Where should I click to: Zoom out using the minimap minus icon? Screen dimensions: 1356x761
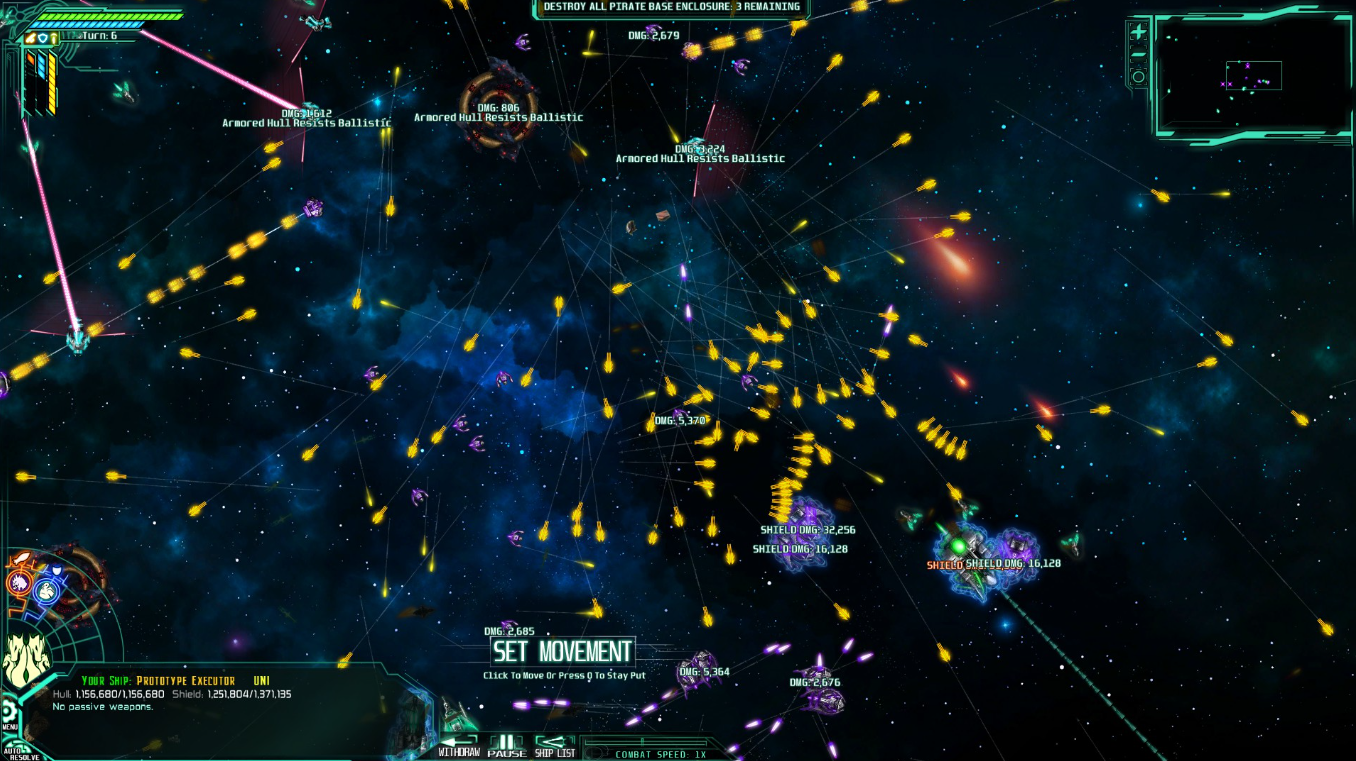click(x=1137, y=52)
